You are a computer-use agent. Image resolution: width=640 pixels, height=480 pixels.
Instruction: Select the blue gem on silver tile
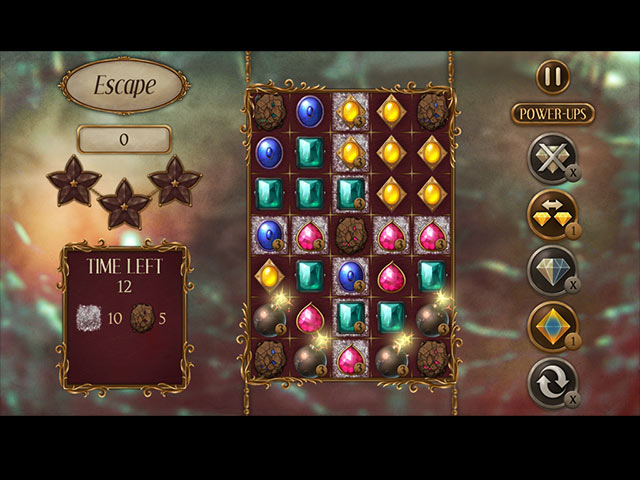point(269,234)
